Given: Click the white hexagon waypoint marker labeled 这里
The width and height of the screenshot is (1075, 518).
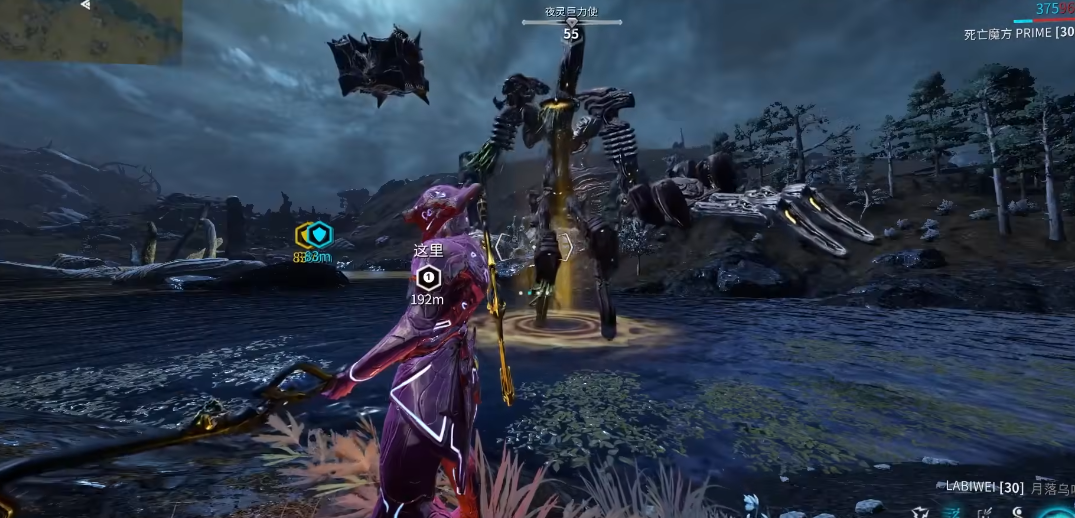Looking at the screenshot, I should click(428, 277).
